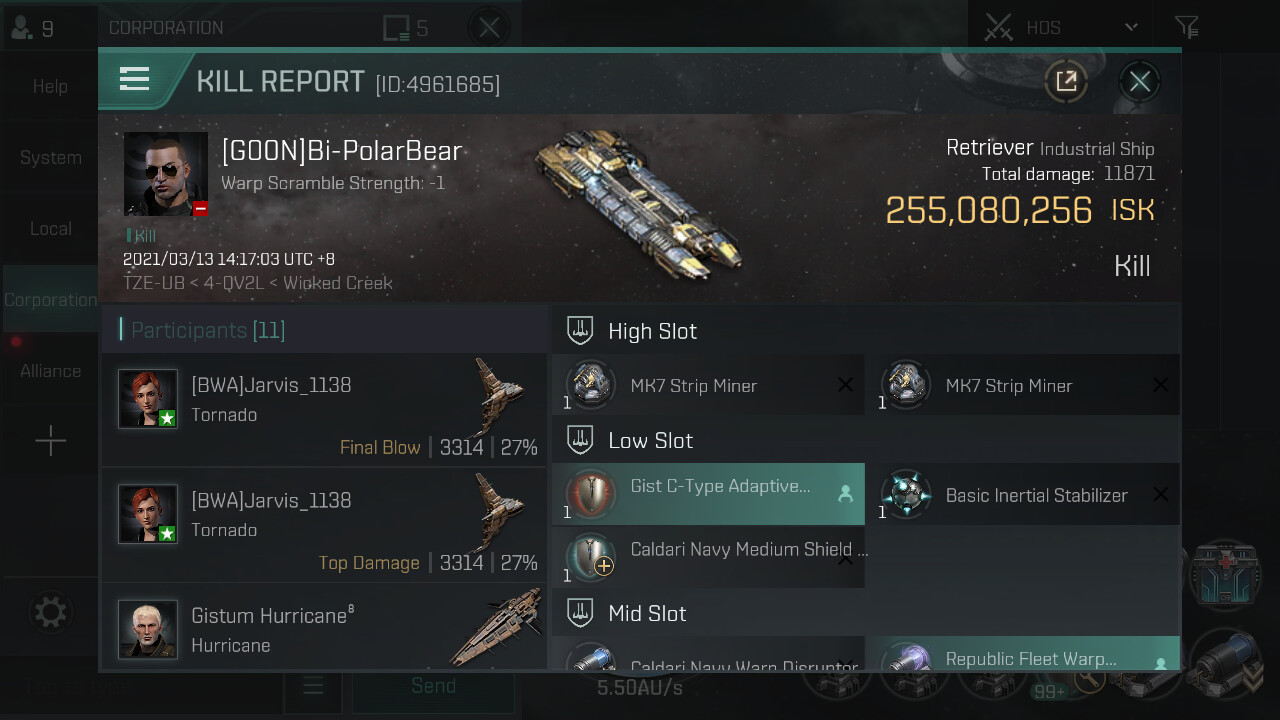Switch to the Help chat channel
The image size is (1280, 720).
(x=50, y=87)
